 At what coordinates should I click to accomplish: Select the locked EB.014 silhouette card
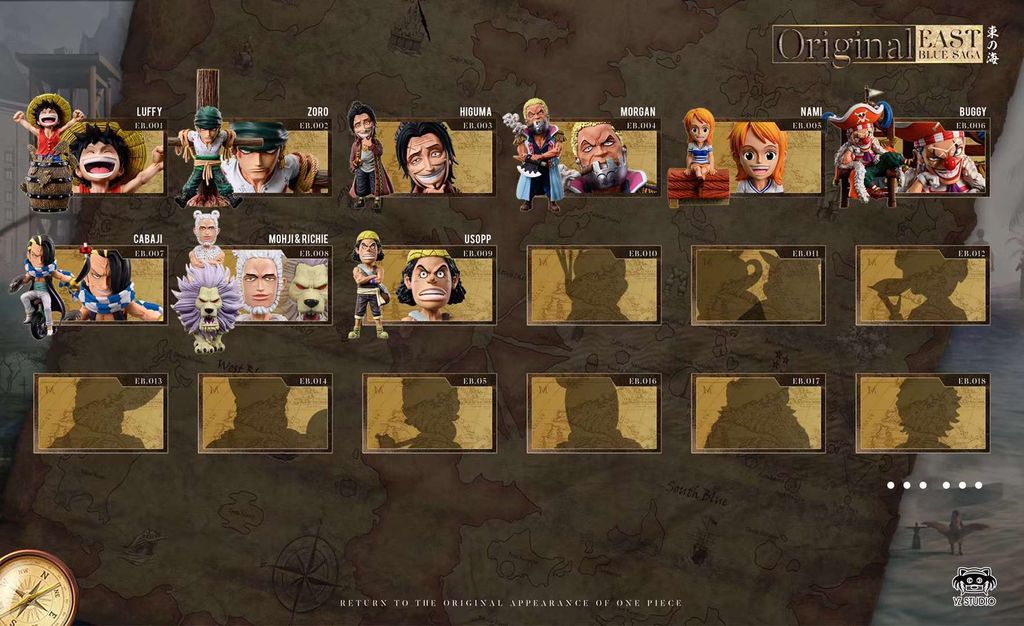click(x=265, y=413)
